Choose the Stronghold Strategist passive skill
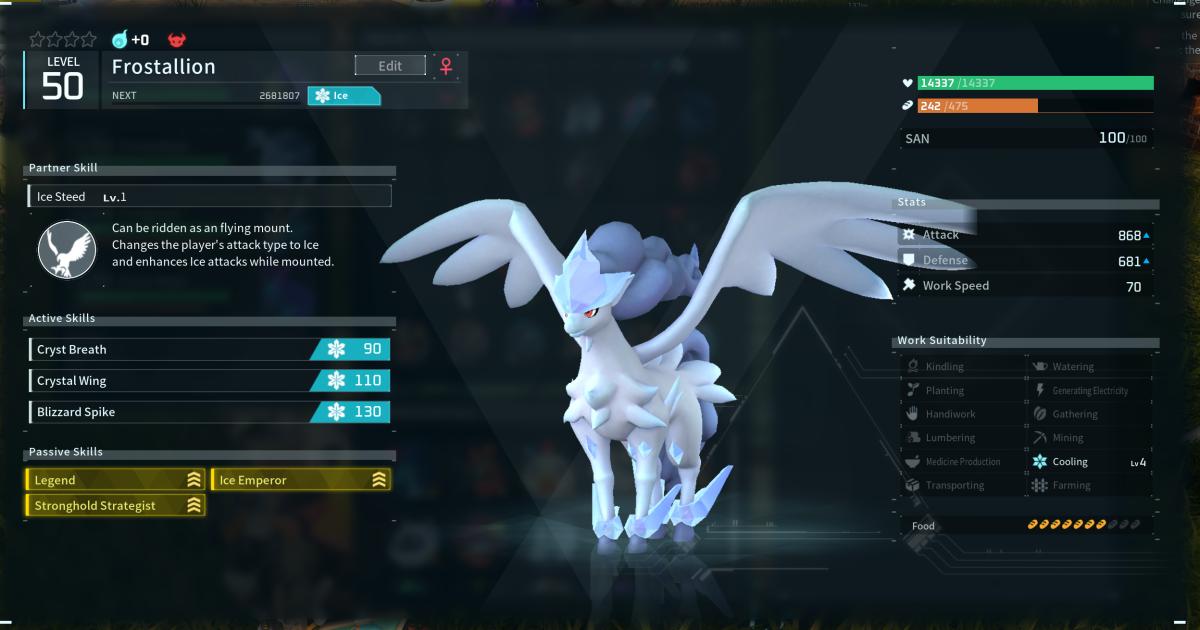The width and height of the screenshot is (1200, 630). point(115,506)
